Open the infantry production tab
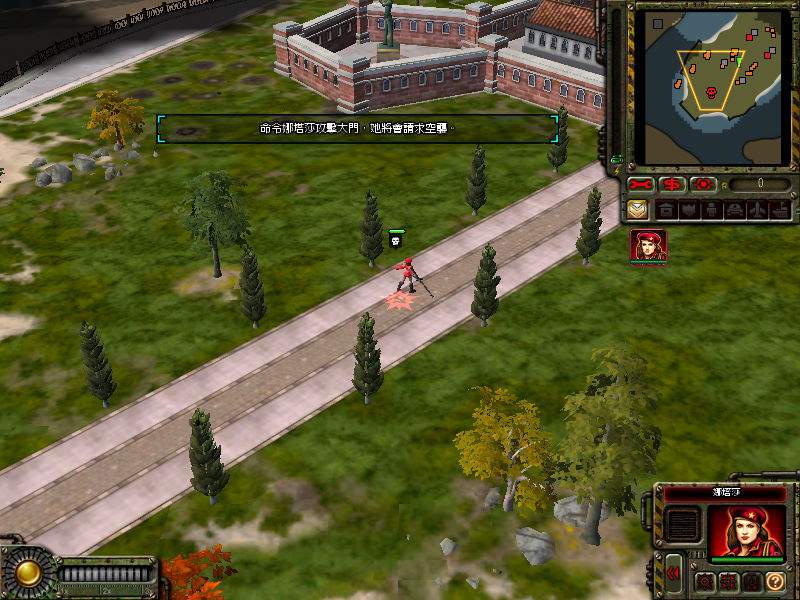 coord(711,210)
